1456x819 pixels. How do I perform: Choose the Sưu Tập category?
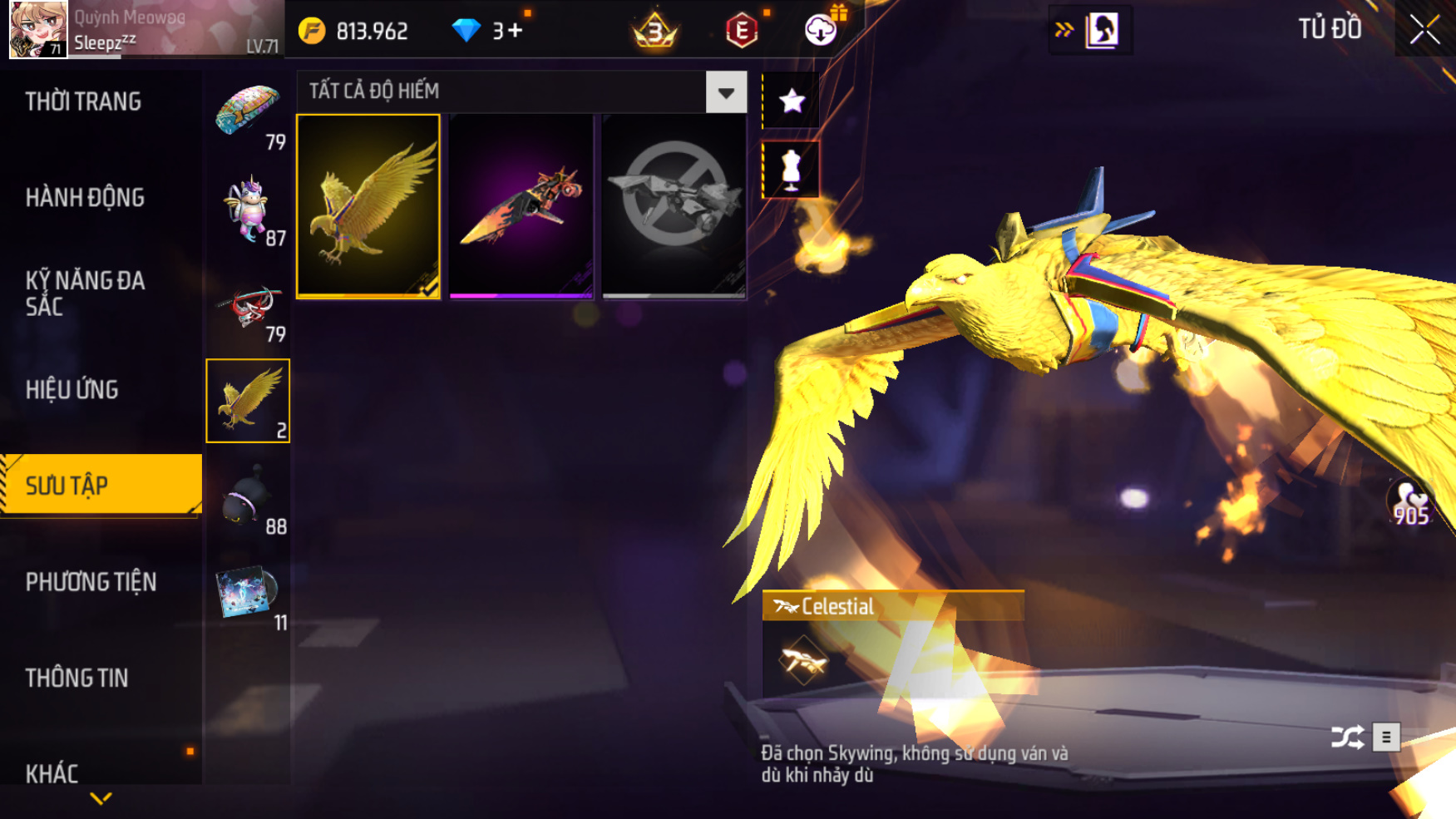tap(67, 486)
